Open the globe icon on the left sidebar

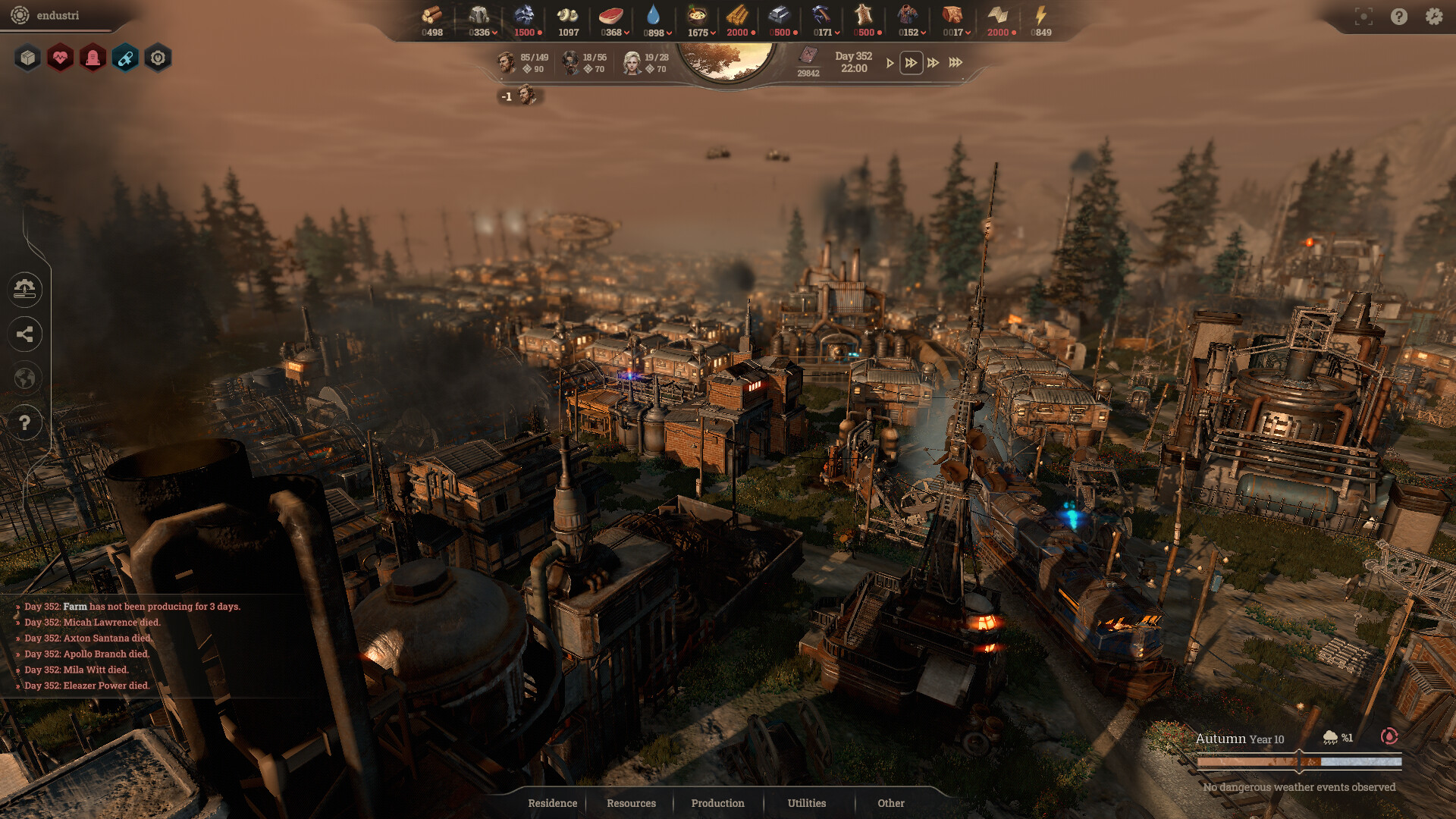[x=25, y=378]
